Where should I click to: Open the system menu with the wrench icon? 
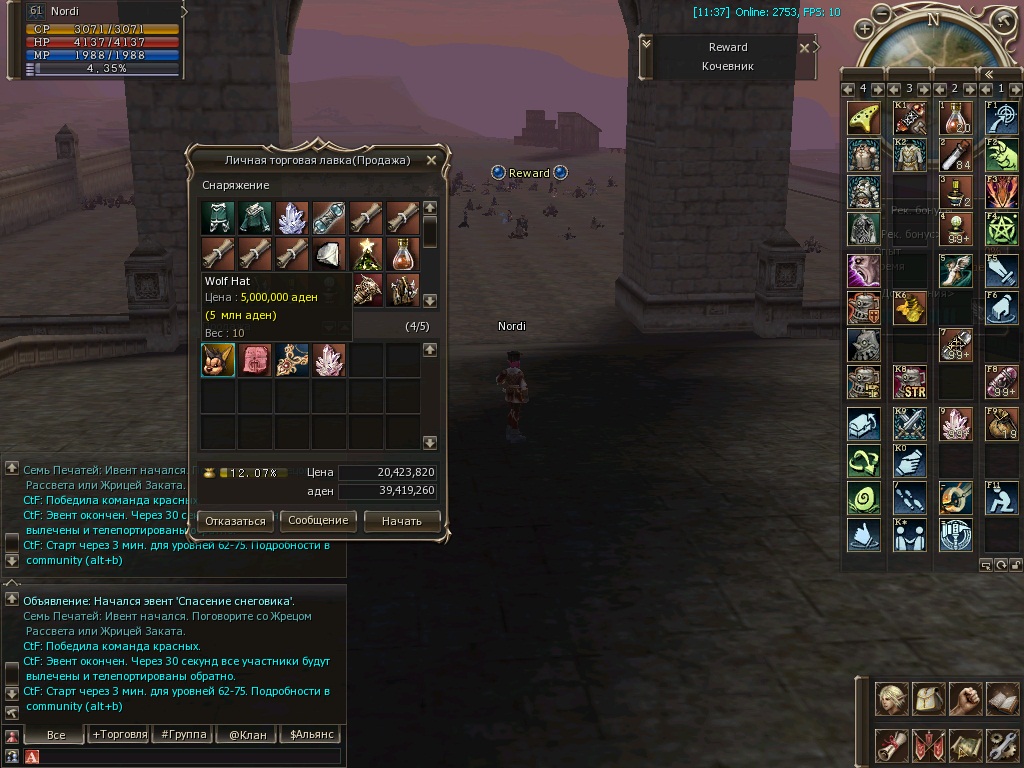pos(1001,744)
